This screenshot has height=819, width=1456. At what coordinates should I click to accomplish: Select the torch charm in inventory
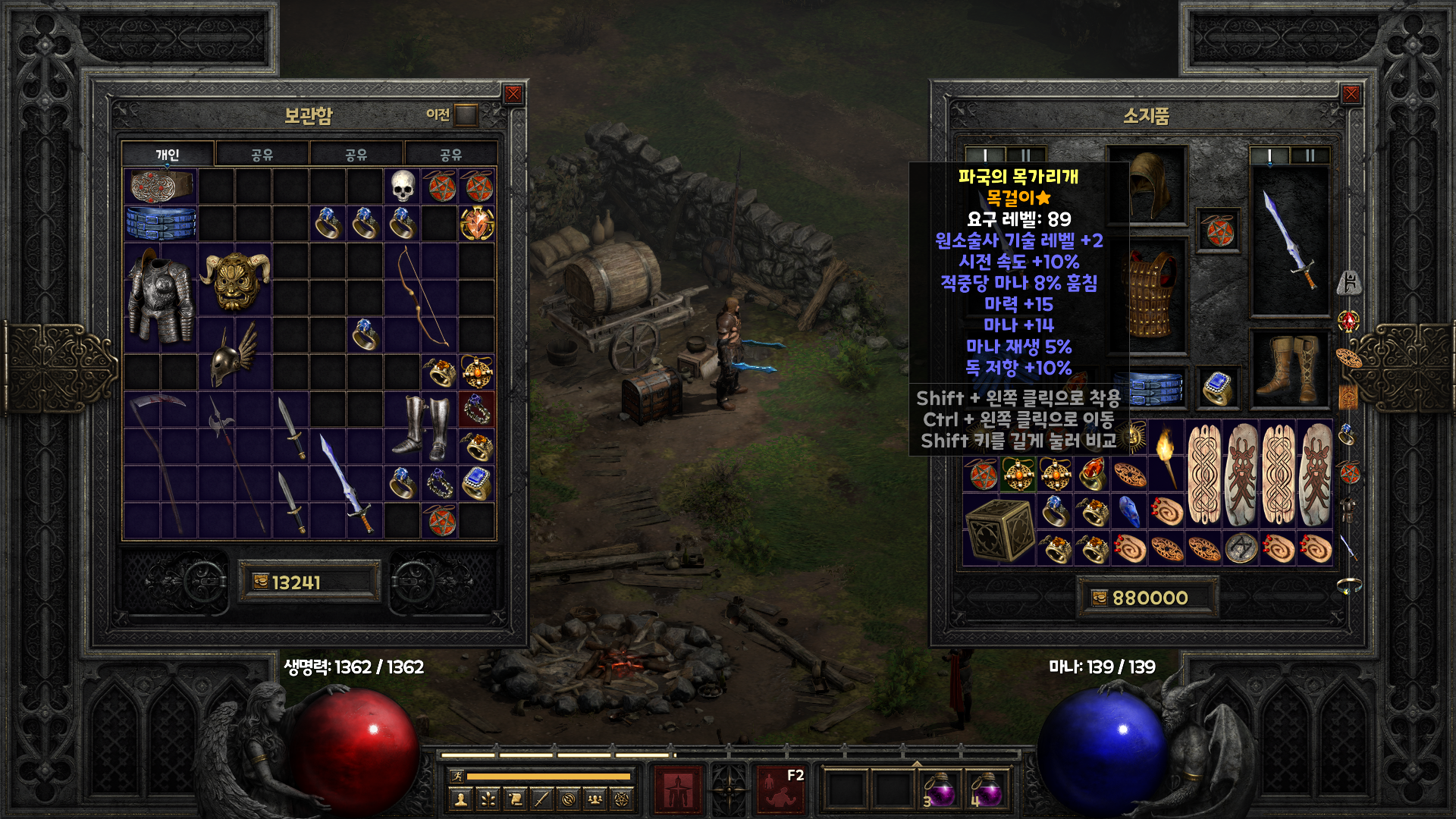[1166, 456]
